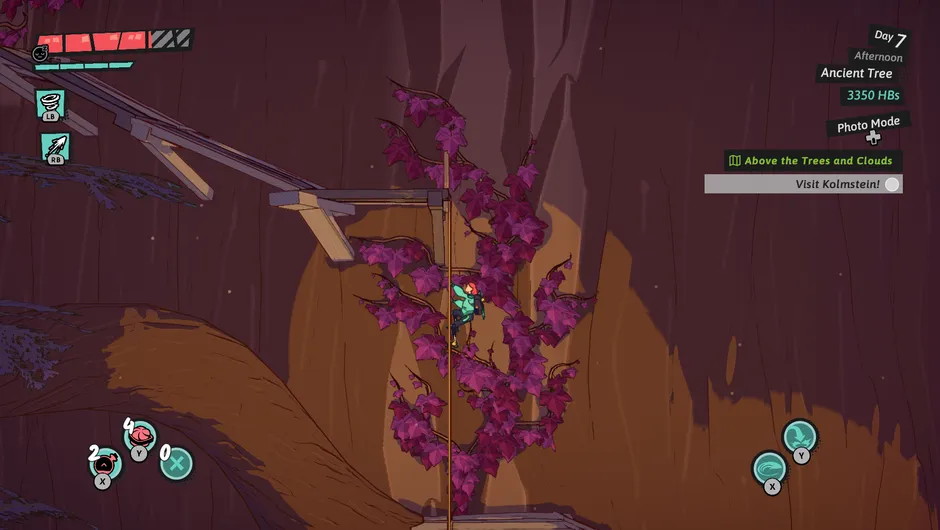
Task: Select the pink pouch item slot
Action: [105, 462]
